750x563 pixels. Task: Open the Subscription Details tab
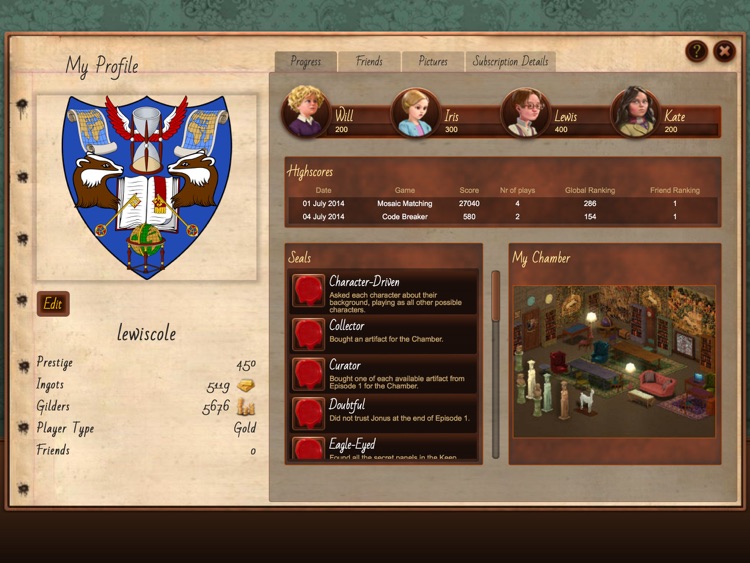coord(510,62)
